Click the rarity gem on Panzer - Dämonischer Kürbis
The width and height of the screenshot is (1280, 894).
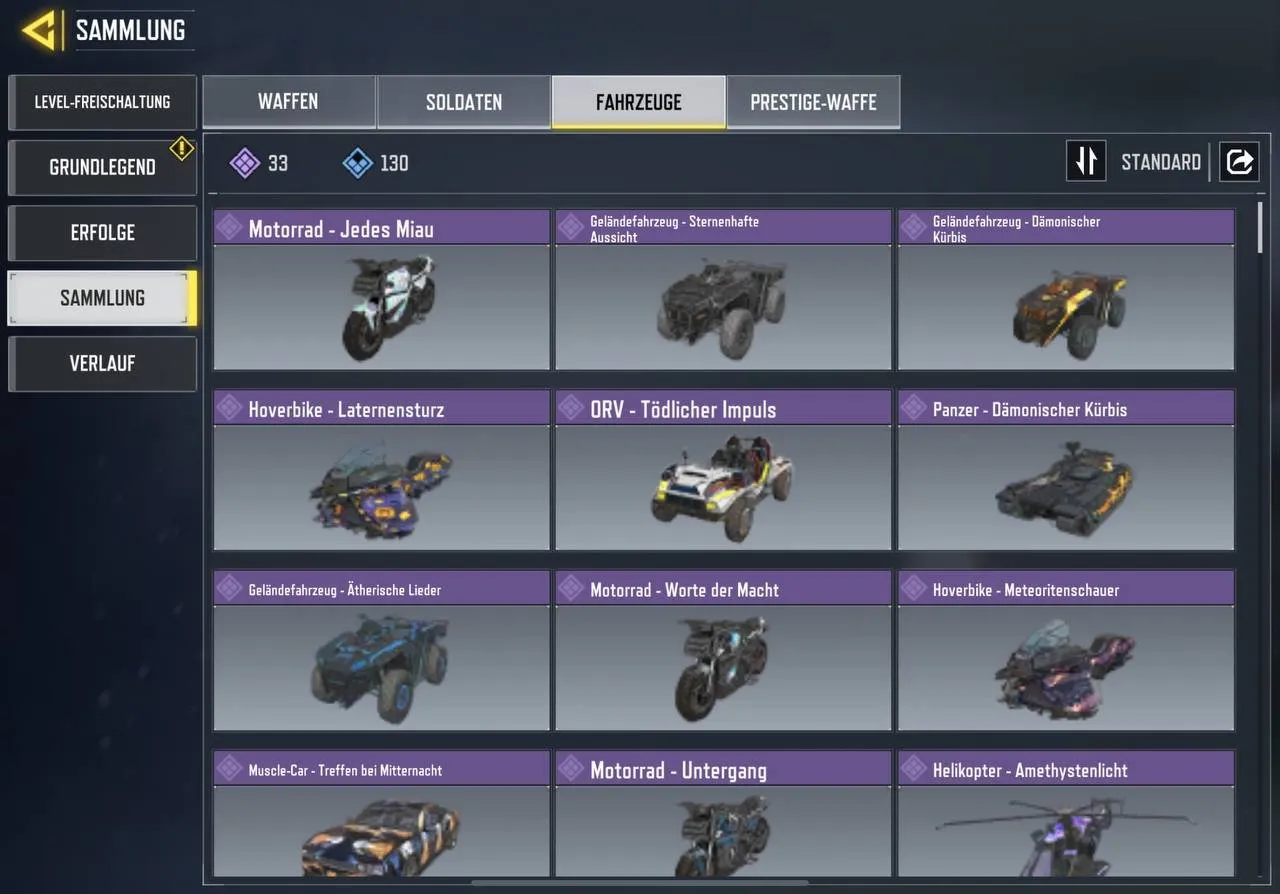914,408
